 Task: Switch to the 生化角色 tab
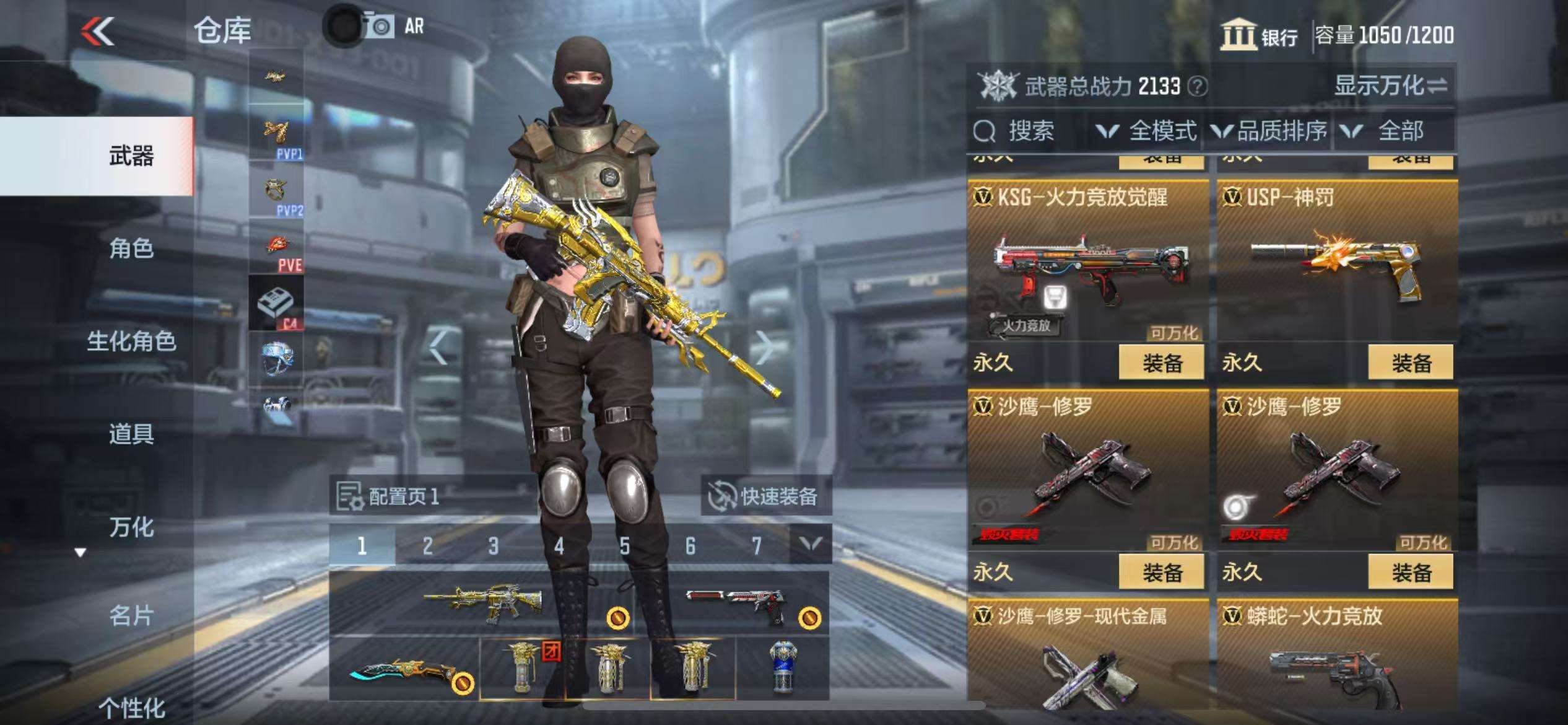pos(131,341)
